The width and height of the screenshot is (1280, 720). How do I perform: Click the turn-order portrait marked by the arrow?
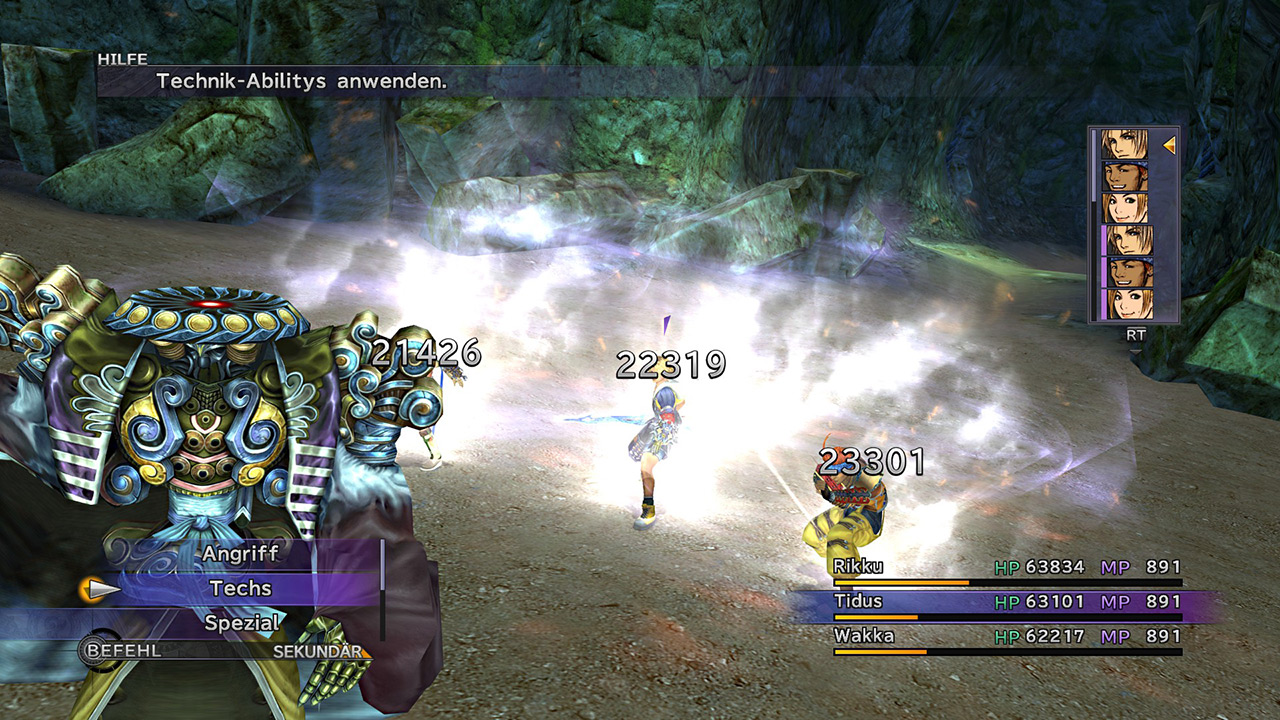(x=1125, y=145)
